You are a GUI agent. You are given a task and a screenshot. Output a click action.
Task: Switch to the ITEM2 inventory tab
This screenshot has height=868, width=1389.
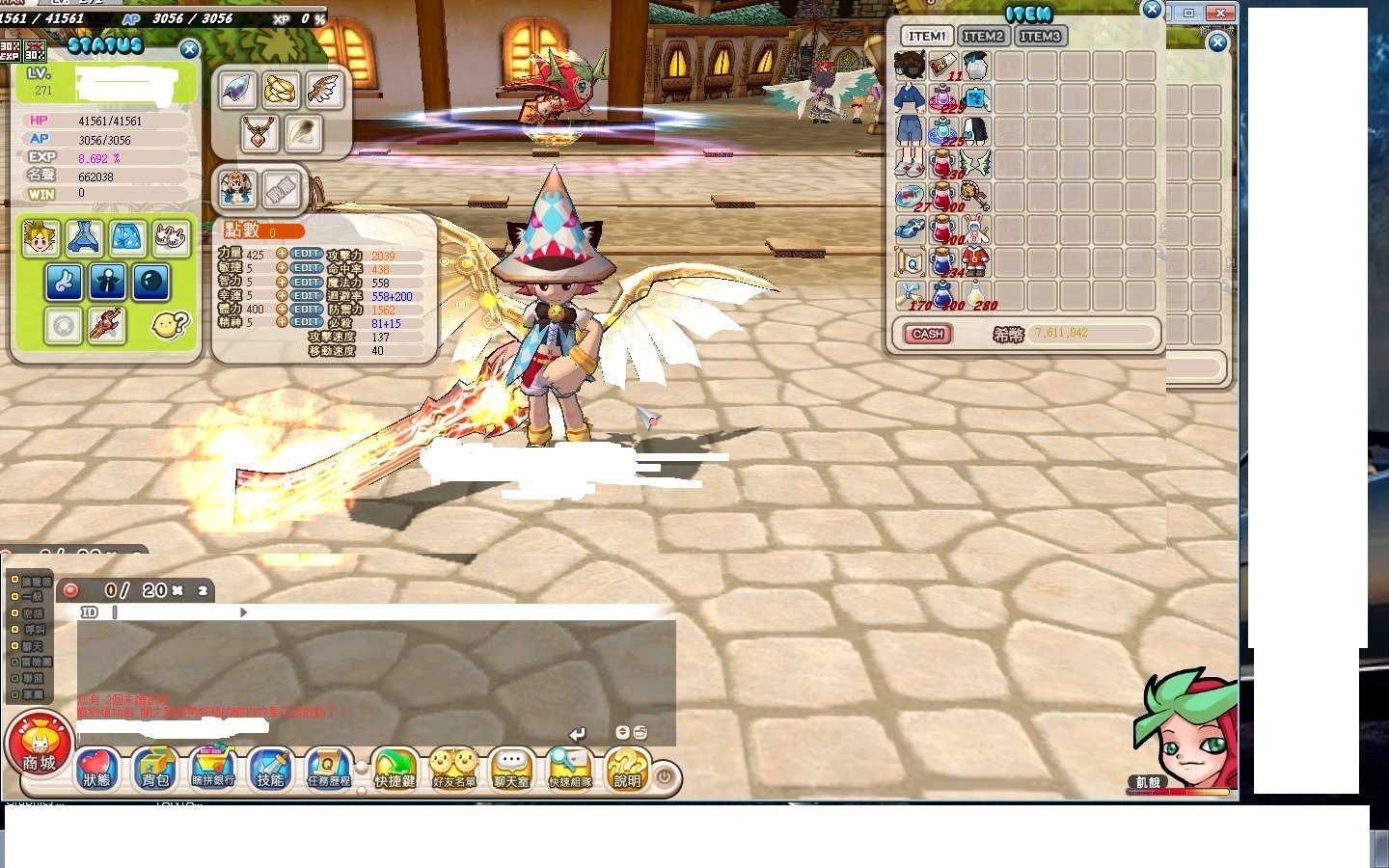(x=984, y=35)
